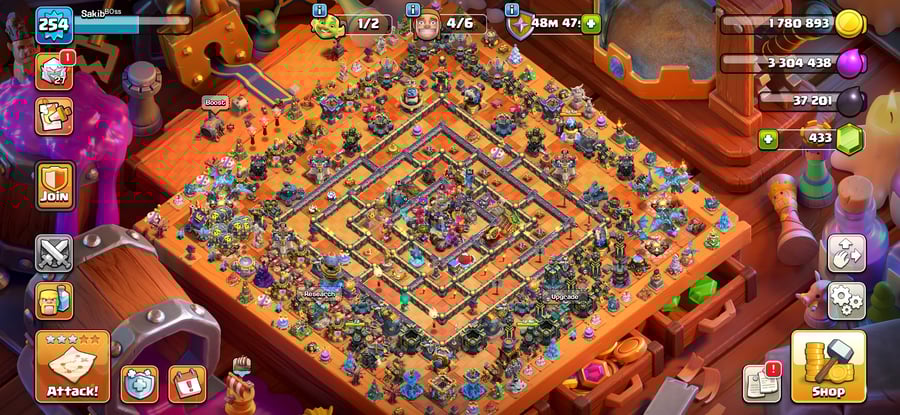The width and height of the screenshot is (900, 415).
Task: Click the level 254 experience badge
Action: [x=54, y=25]
